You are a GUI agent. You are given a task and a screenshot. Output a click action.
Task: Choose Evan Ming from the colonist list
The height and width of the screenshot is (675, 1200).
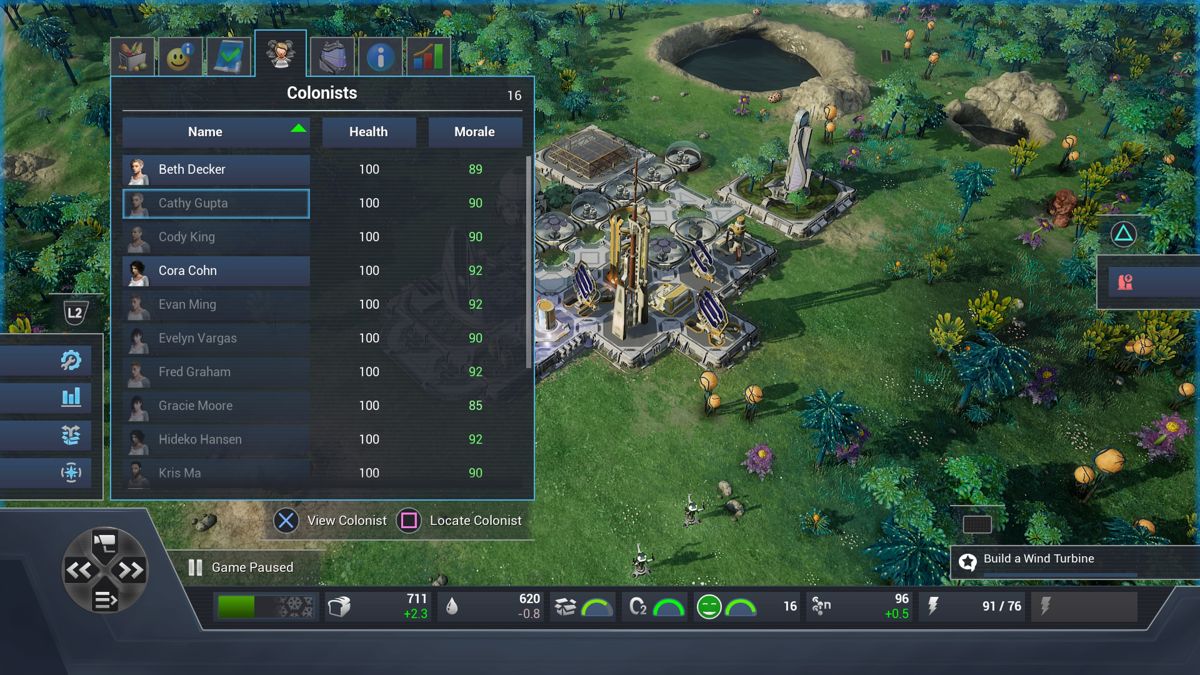click(216, 305)
